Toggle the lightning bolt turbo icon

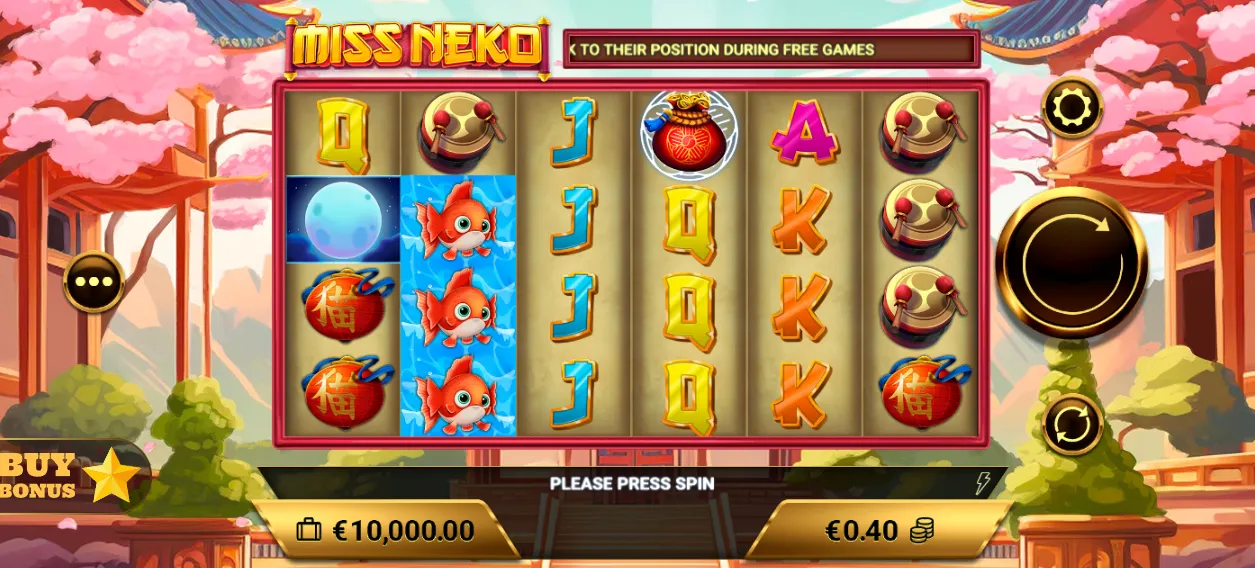point(983,484)
